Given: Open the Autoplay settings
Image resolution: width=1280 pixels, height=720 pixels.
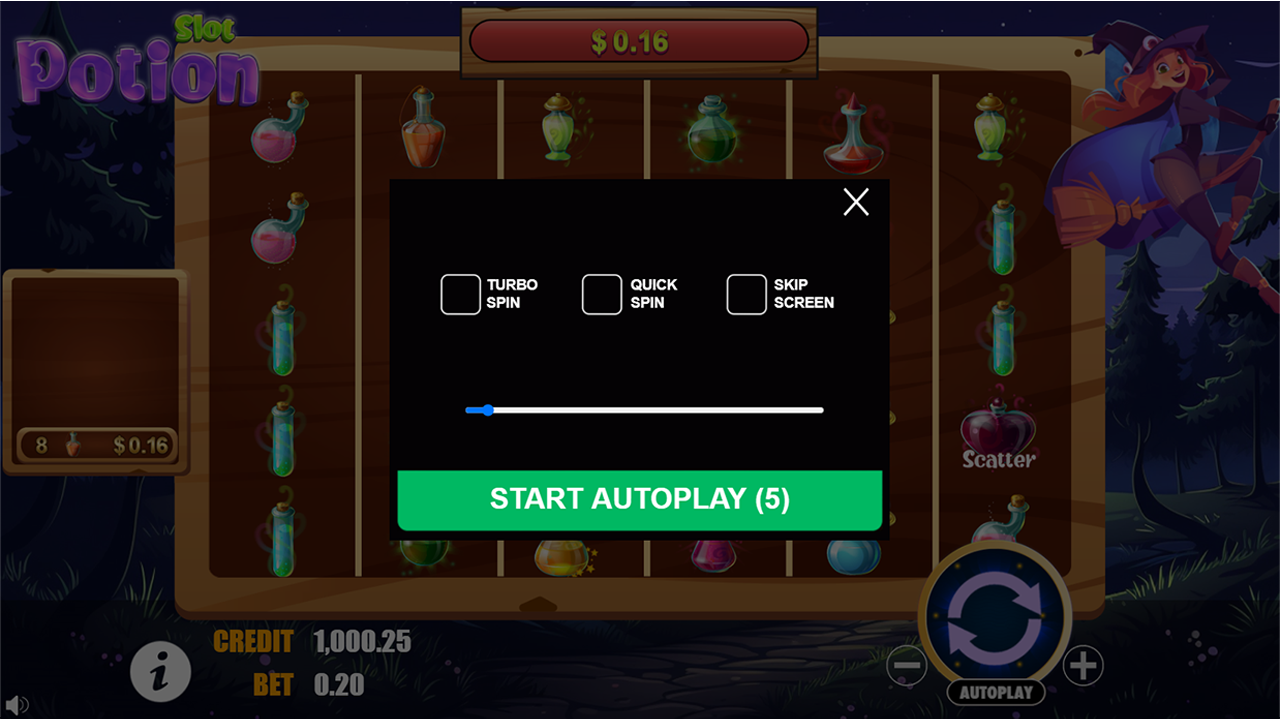Looking at the screenshot, I should click(995, 692).
